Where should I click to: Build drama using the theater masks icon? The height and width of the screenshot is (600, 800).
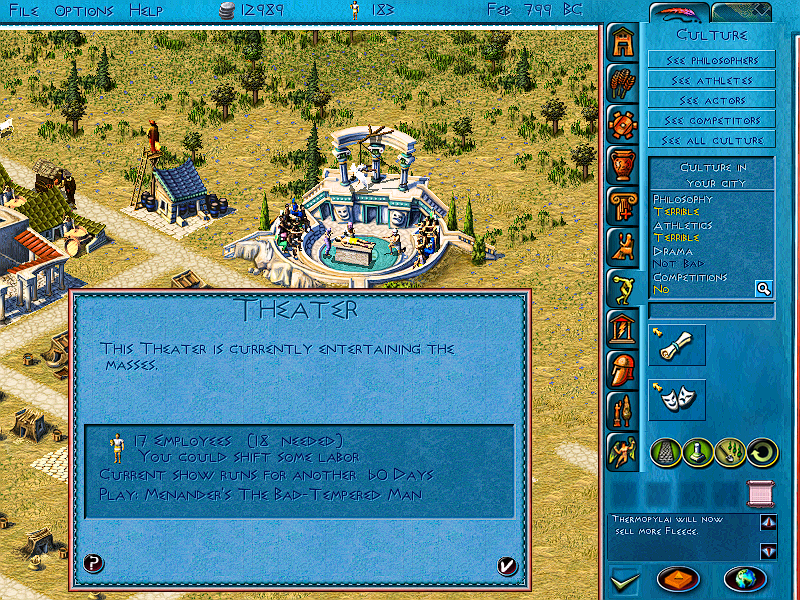point(677,399)
